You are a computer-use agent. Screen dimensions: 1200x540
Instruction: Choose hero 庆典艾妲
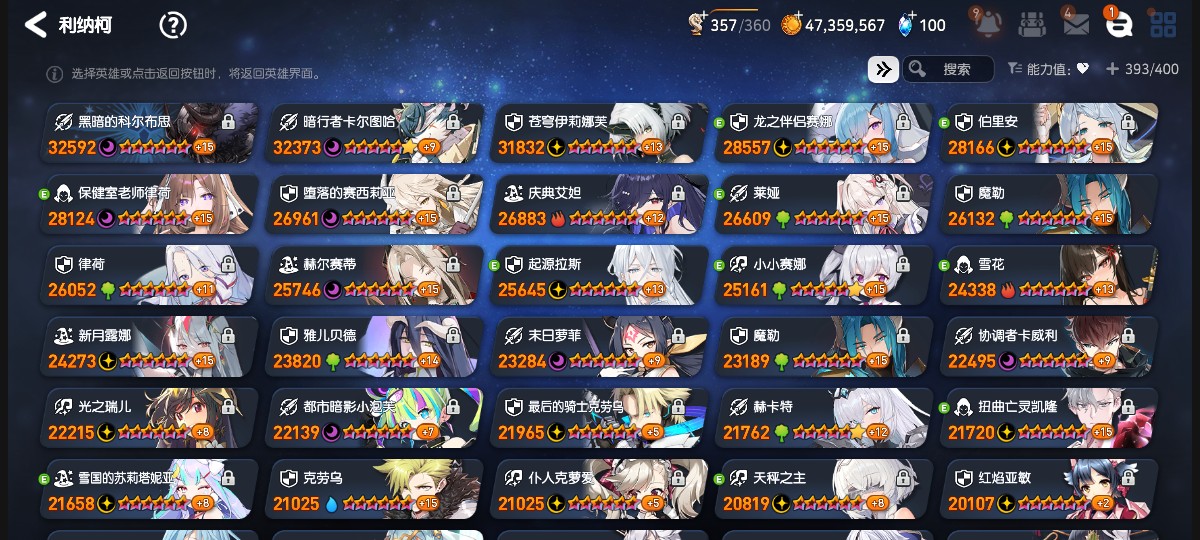tap(601, 204)
